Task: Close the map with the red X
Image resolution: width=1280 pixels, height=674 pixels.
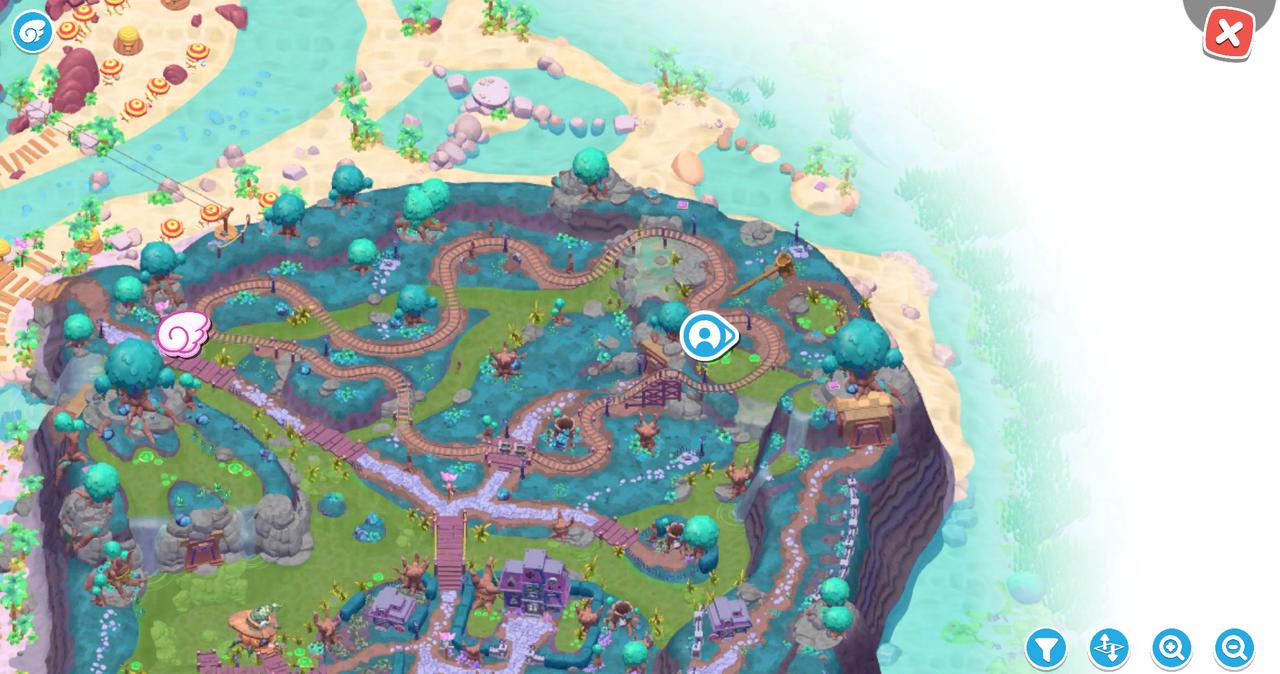Action: tap(1228, 34)
